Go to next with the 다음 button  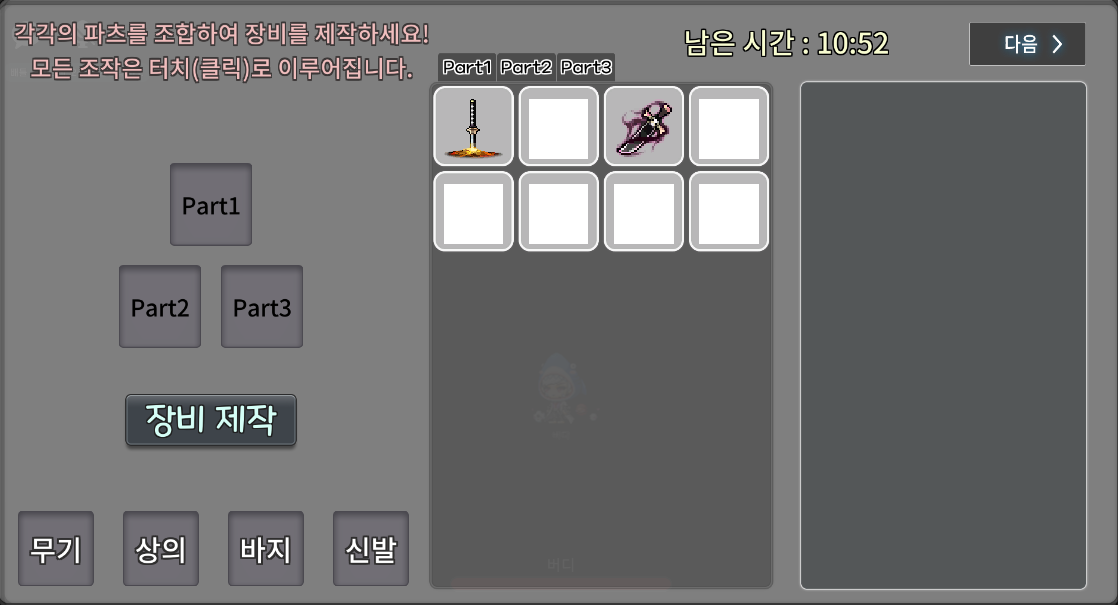point(1027,44)
